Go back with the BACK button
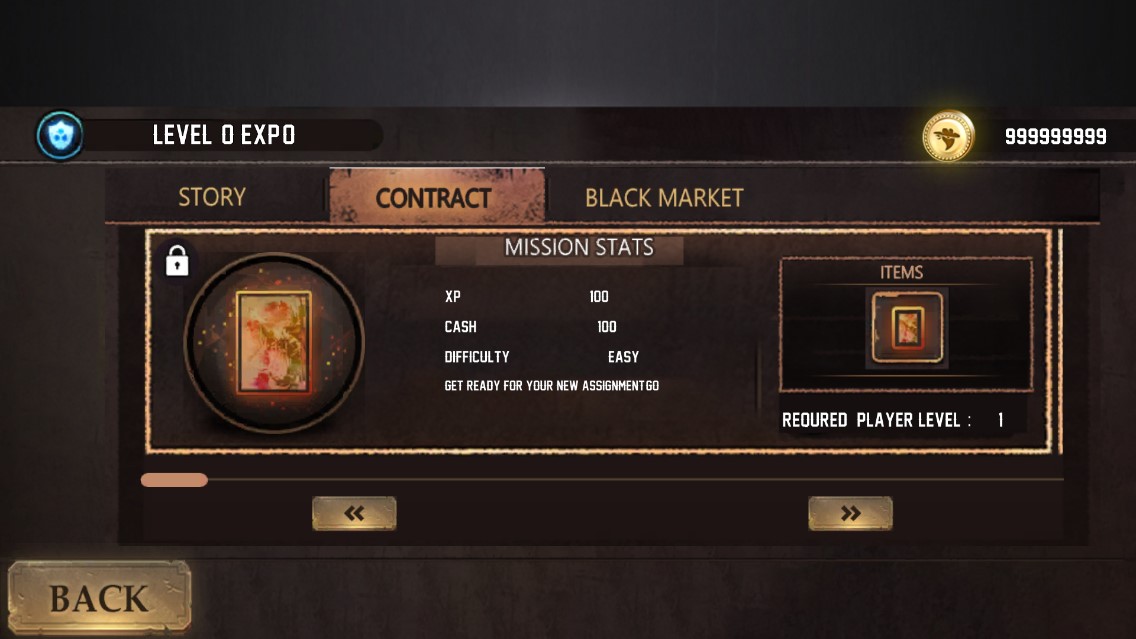1136x639 pixels. point(98,598)
